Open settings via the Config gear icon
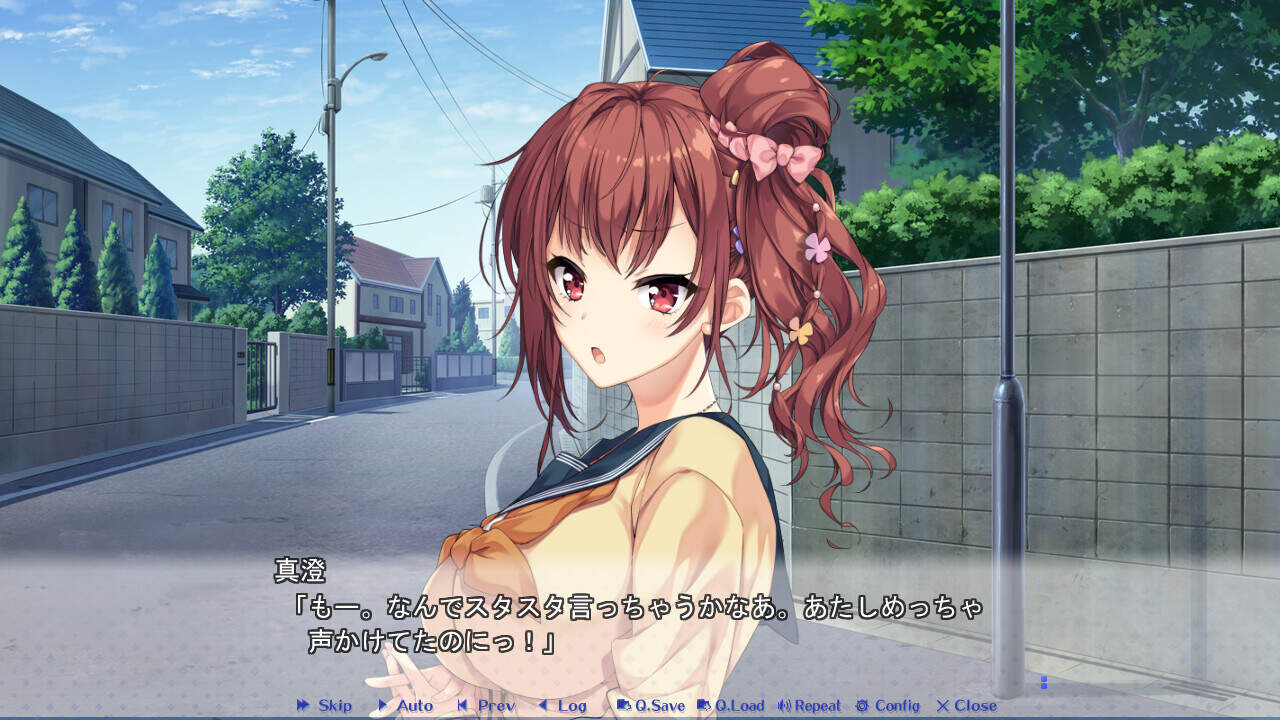The width and height of the screenshot is (1280, 720). pyautogui.click(x=862, y=705)
